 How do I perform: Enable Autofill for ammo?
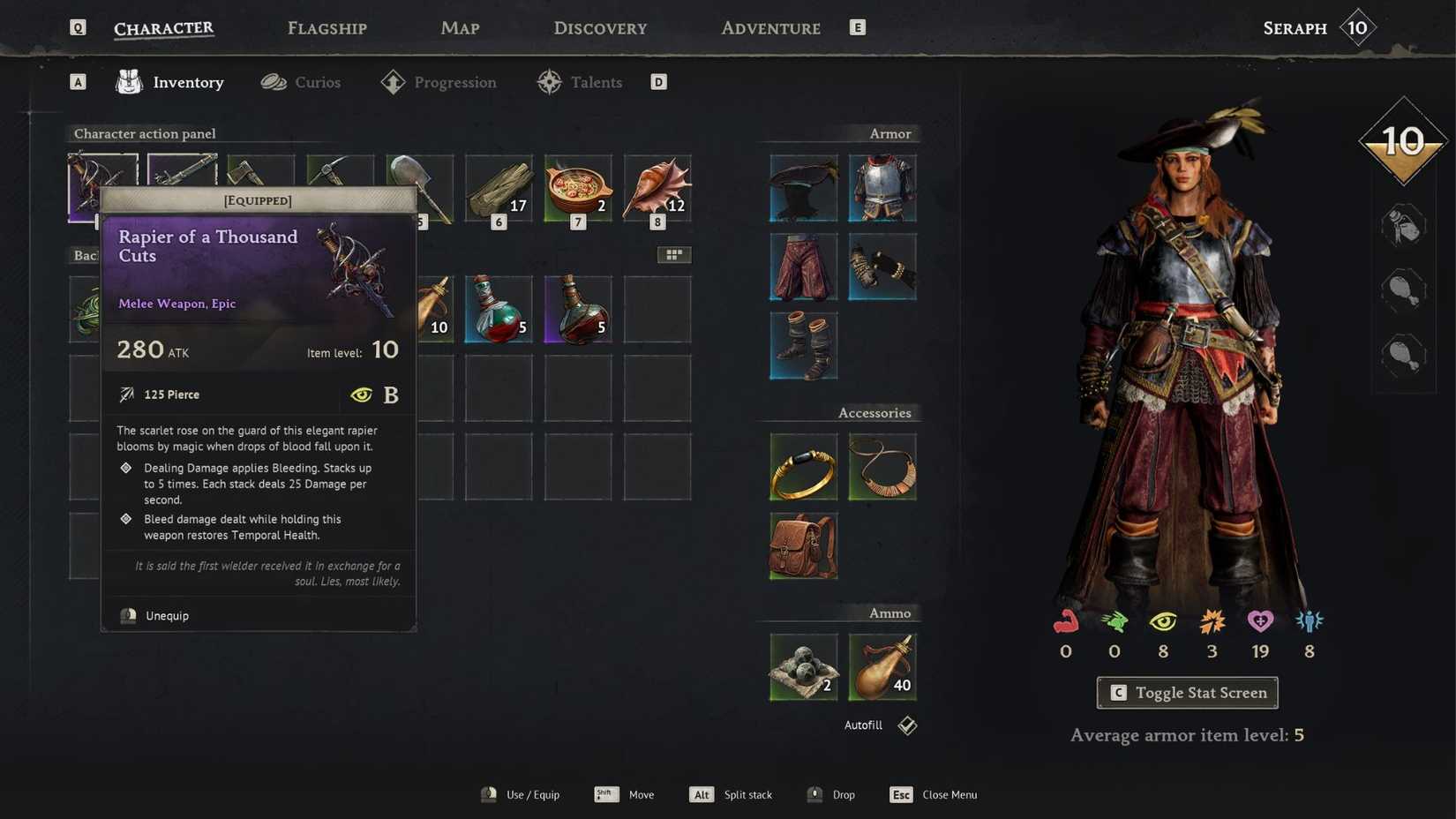[906, 725]
